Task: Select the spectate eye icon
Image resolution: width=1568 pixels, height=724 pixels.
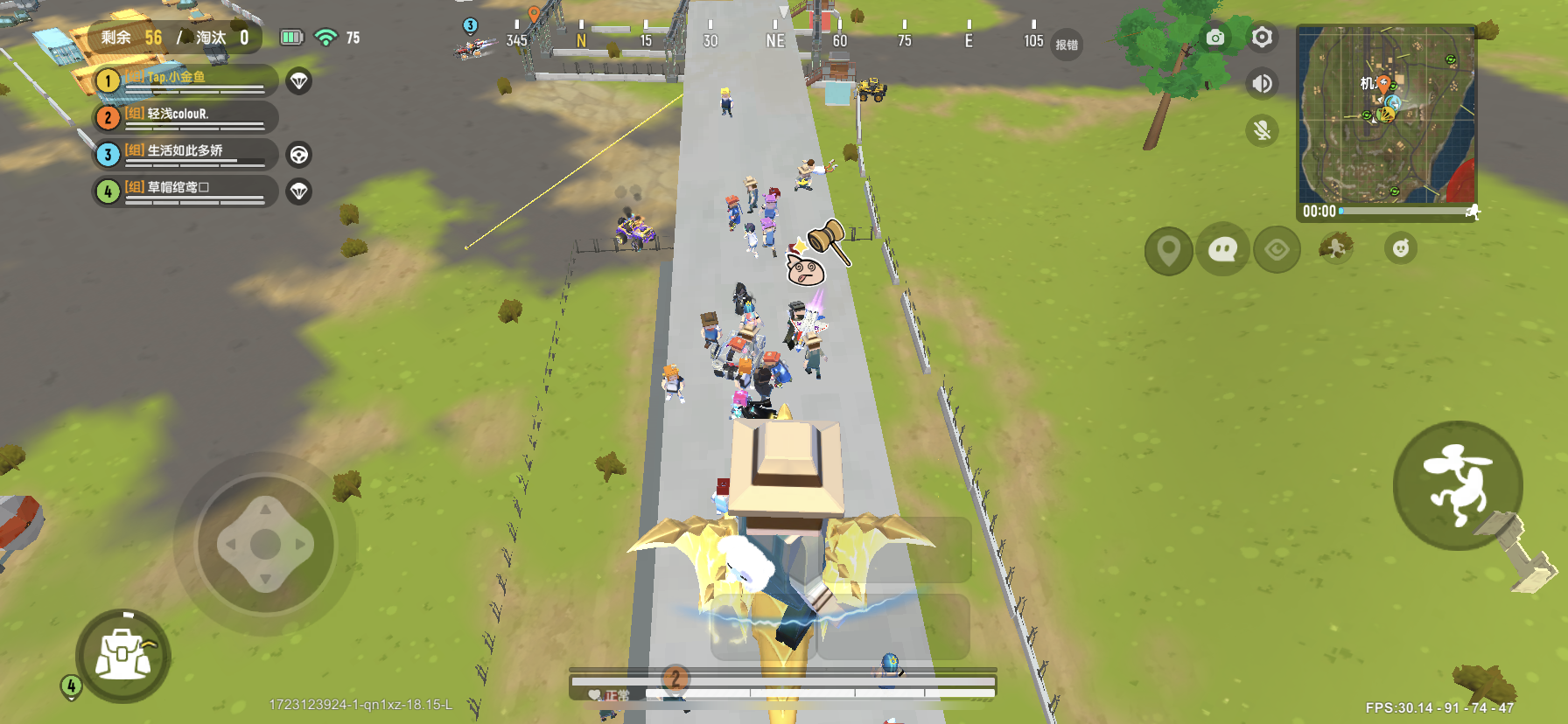Action: (x=1276, y=249)
